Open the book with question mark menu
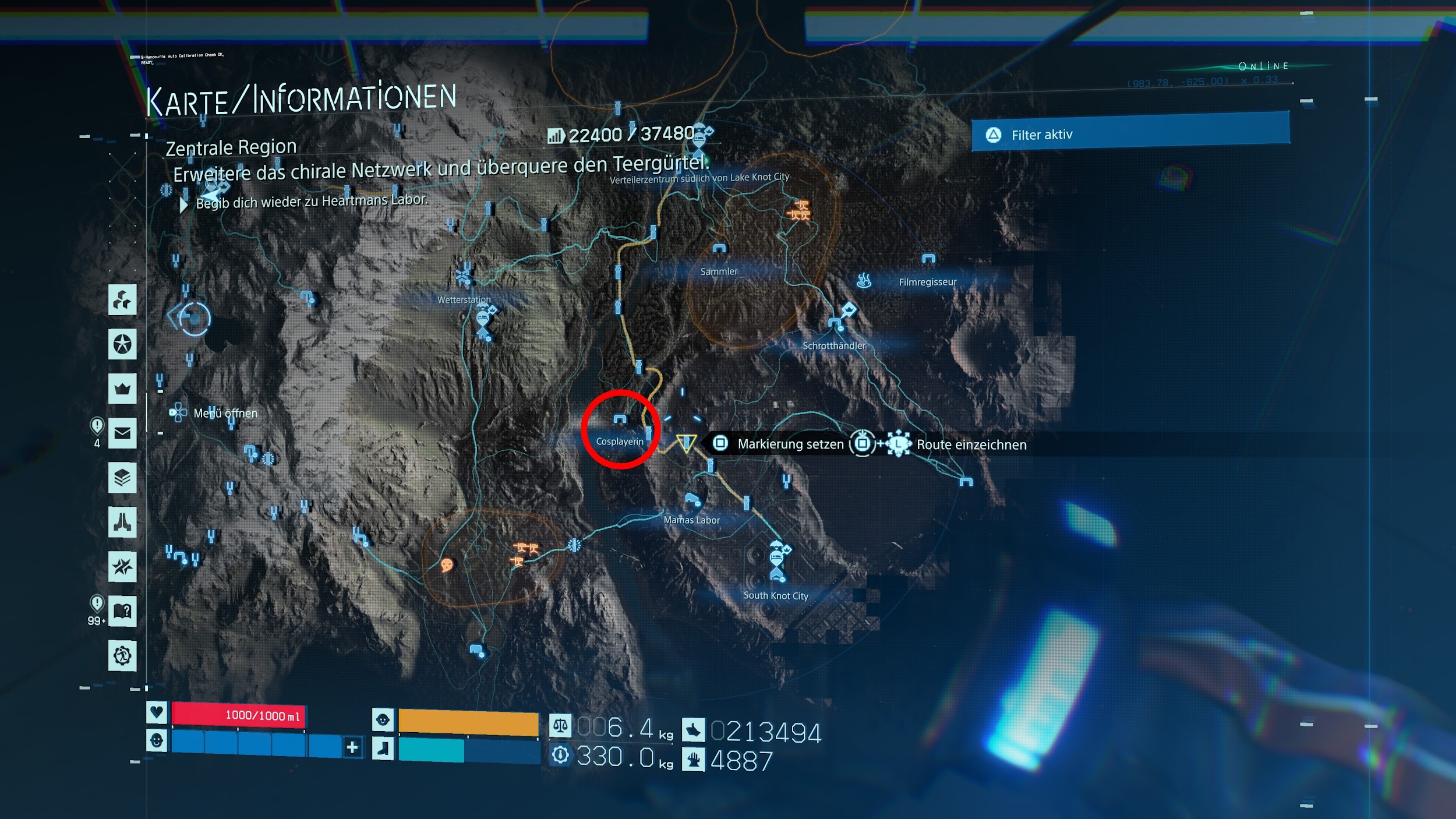The image size is (1456, 819). pos(122,611)
